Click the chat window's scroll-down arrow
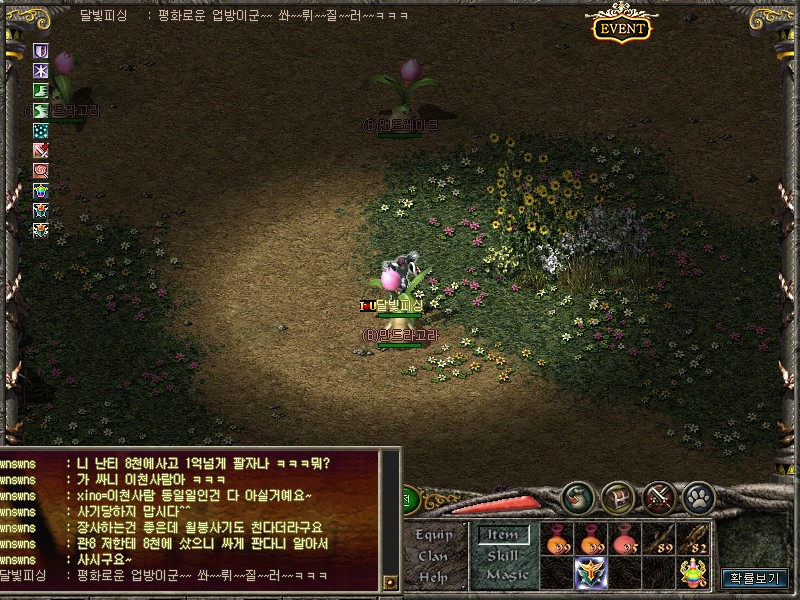The width and height of the screenshot is (800, 600). (391, 580)
